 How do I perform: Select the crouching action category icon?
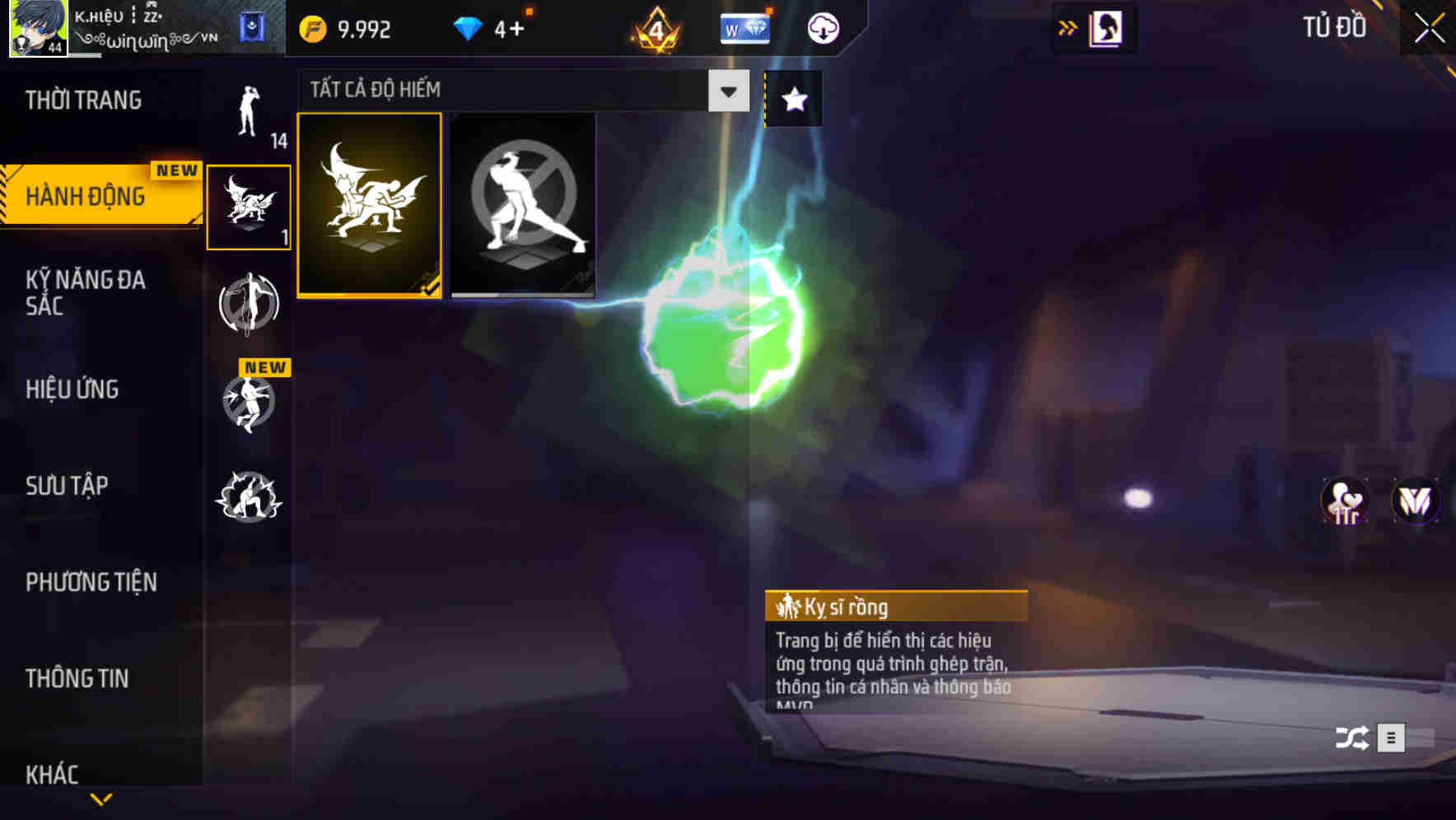[x=248, y=496]
